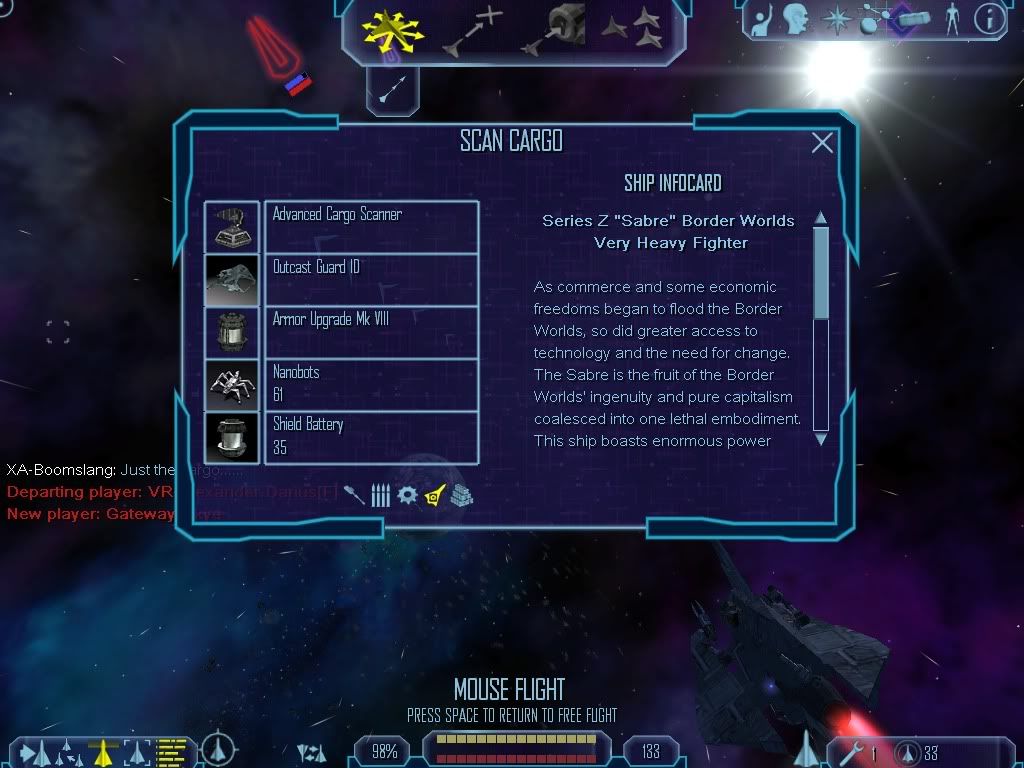Select the Outcast Guard ID row
Viewport: 1024px width, 768px height.
371,279
